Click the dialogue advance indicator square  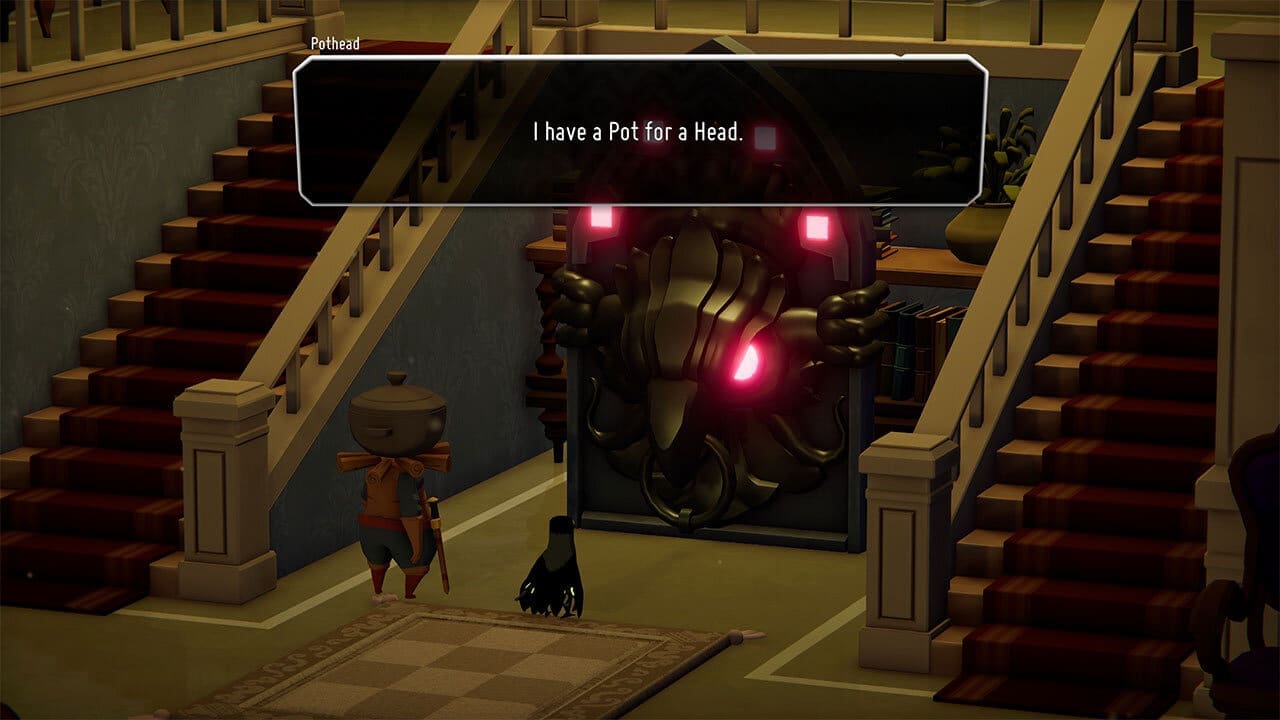(764, 140)
